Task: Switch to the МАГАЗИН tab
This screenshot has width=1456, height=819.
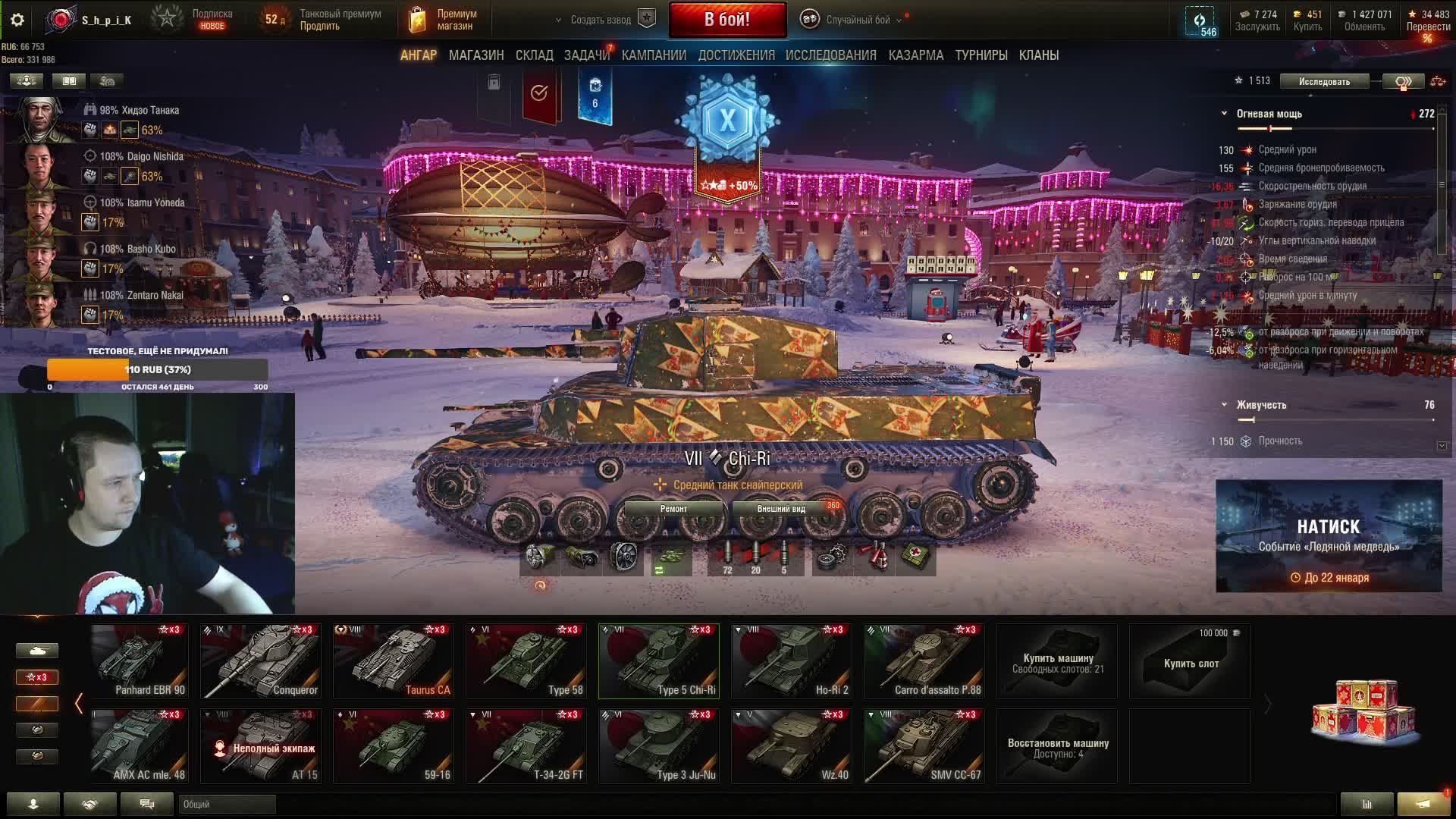Action: point(476,55)
